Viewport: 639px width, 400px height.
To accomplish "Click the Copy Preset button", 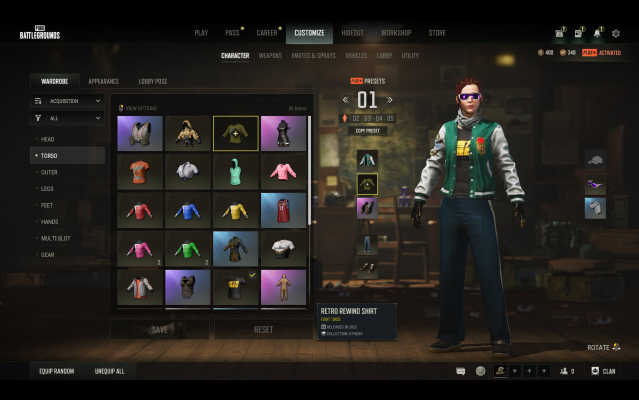I will click(x=367, y=131).
